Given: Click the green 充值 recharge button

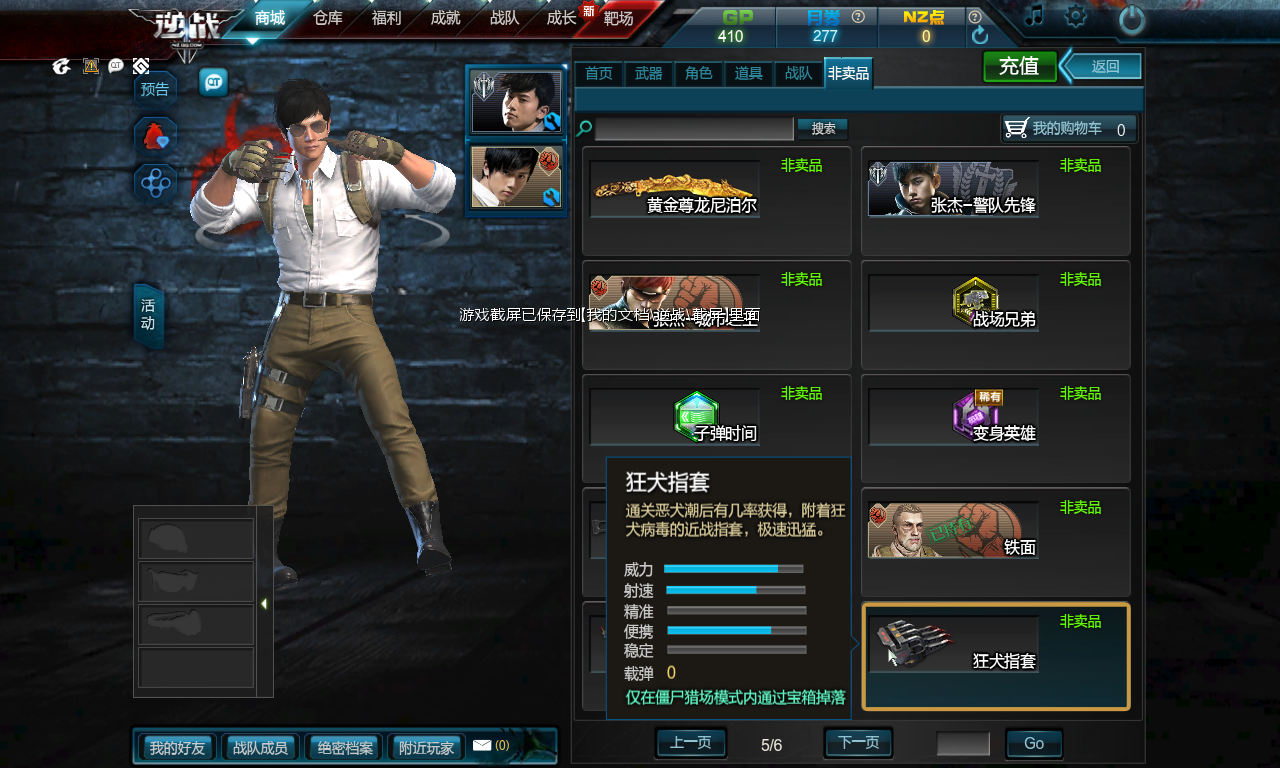Looking at the screenshot, I should coord(1019,67).
